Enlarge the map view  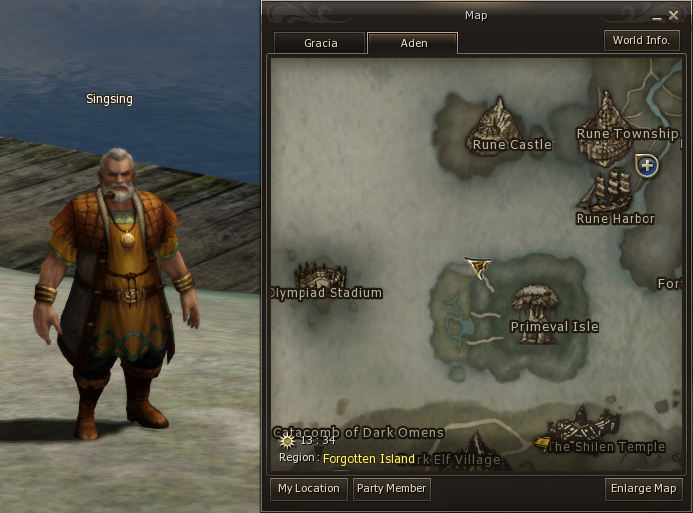click(644, 489)
